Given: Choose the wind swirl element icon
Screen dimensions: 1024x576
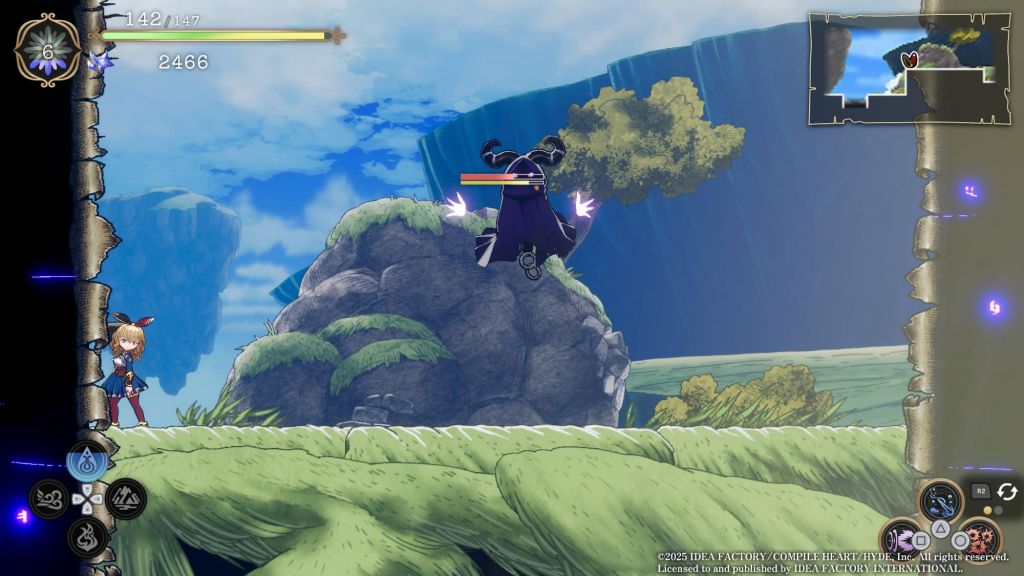Looking at the screenshot, I should click(x=48, y=498).
